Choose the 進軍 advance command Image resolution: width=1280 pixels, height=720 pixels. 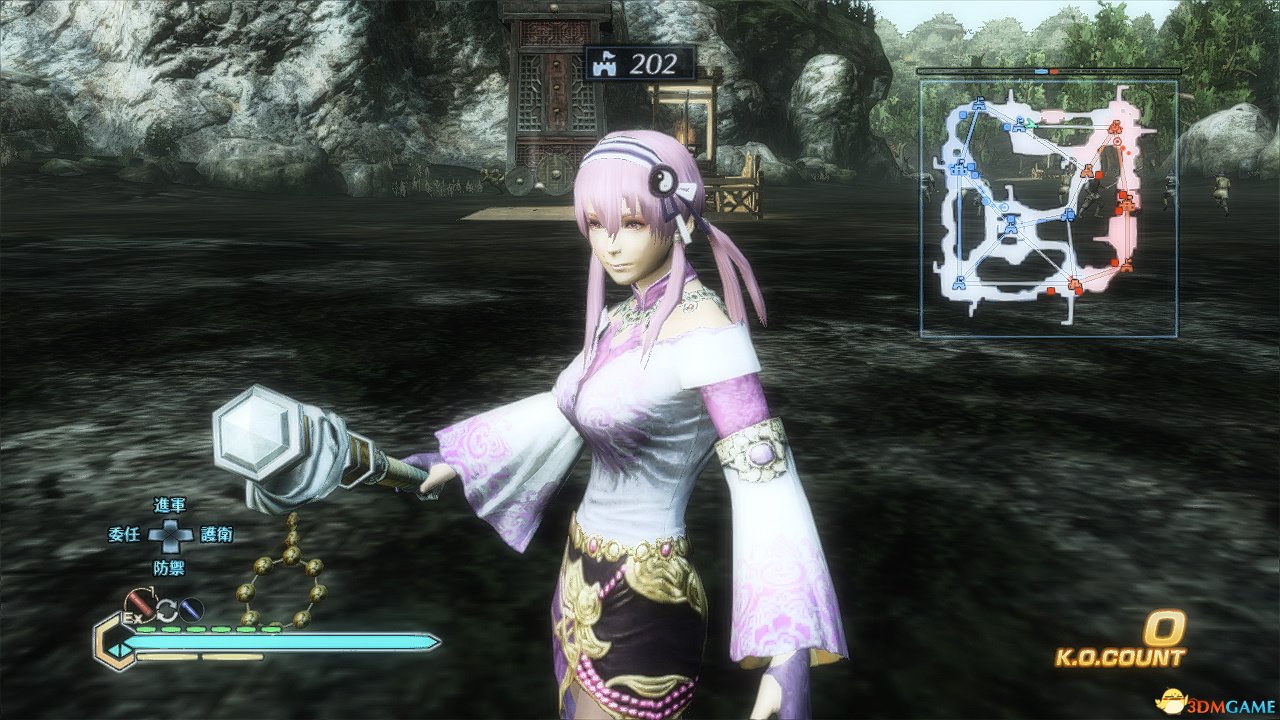(170, 506)
